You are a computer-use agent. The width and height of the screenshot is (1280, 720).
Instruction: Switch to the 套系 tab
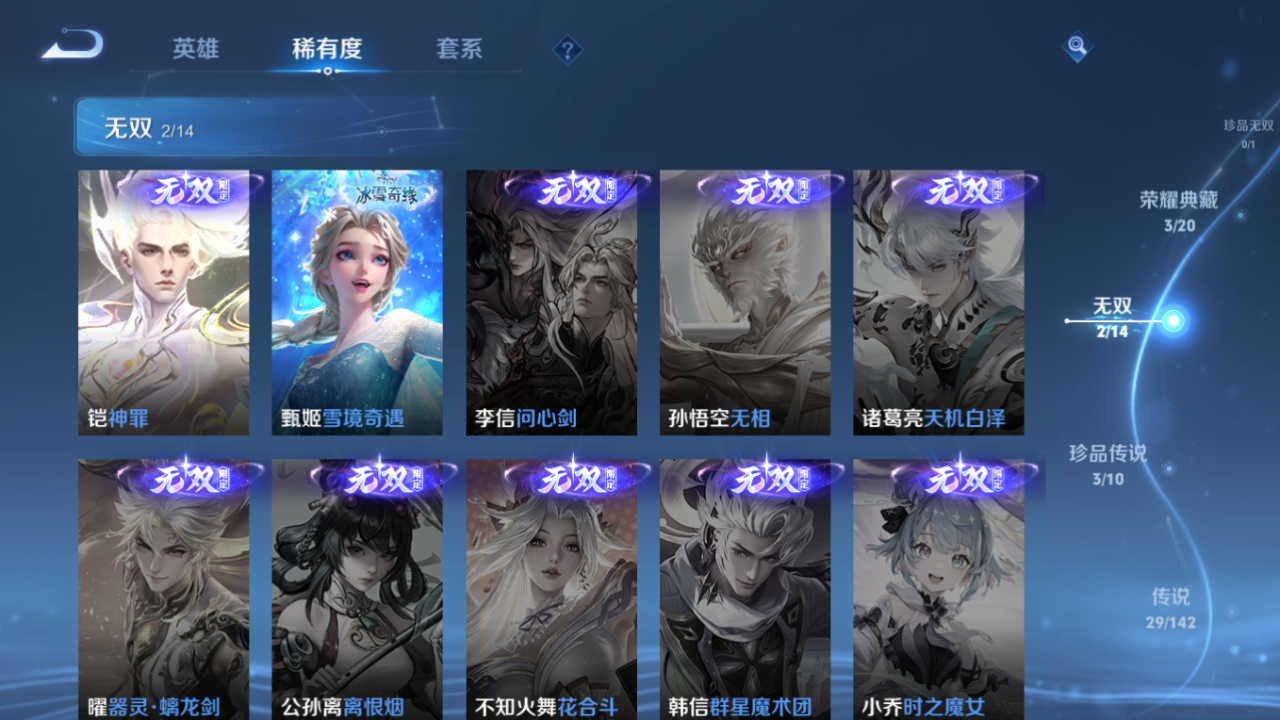pos(458,48)
